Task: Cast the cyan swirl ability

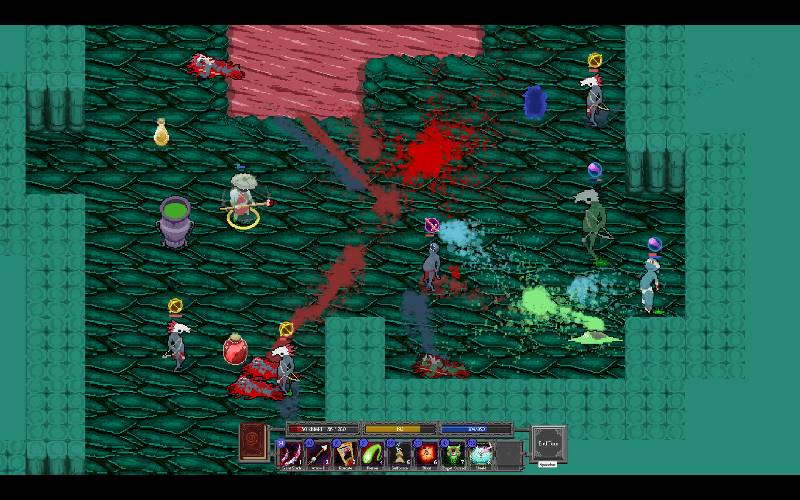Action: click(x=481, y=454)
